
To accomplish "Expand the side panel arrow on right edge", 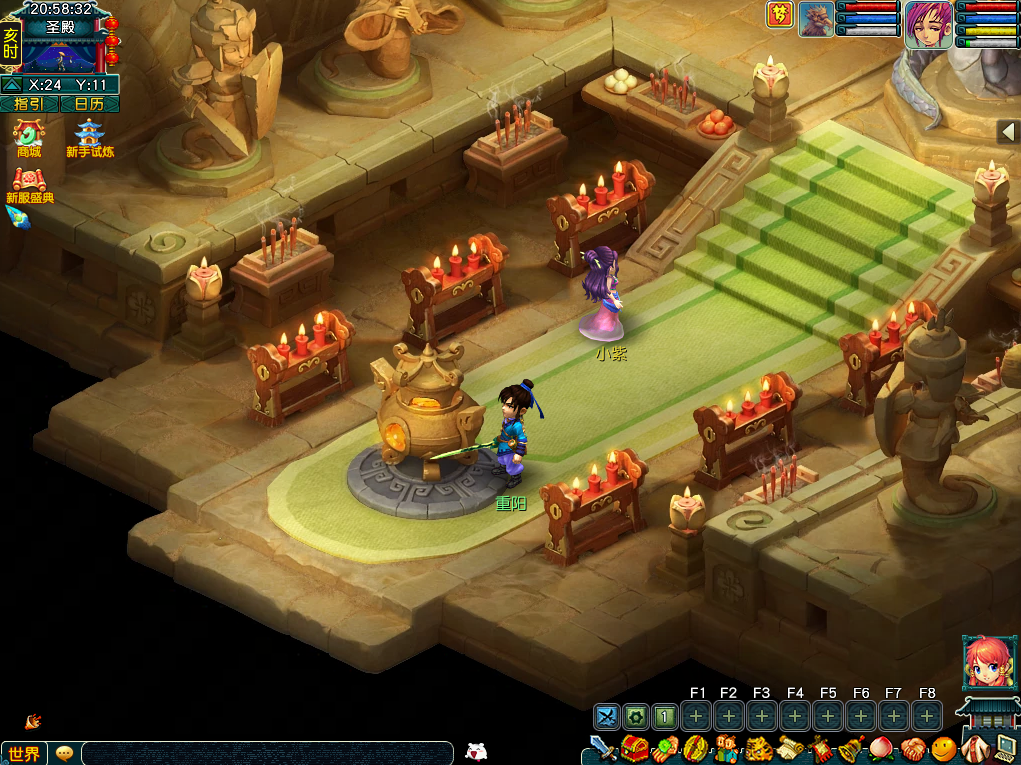I will coord(1008,131).
